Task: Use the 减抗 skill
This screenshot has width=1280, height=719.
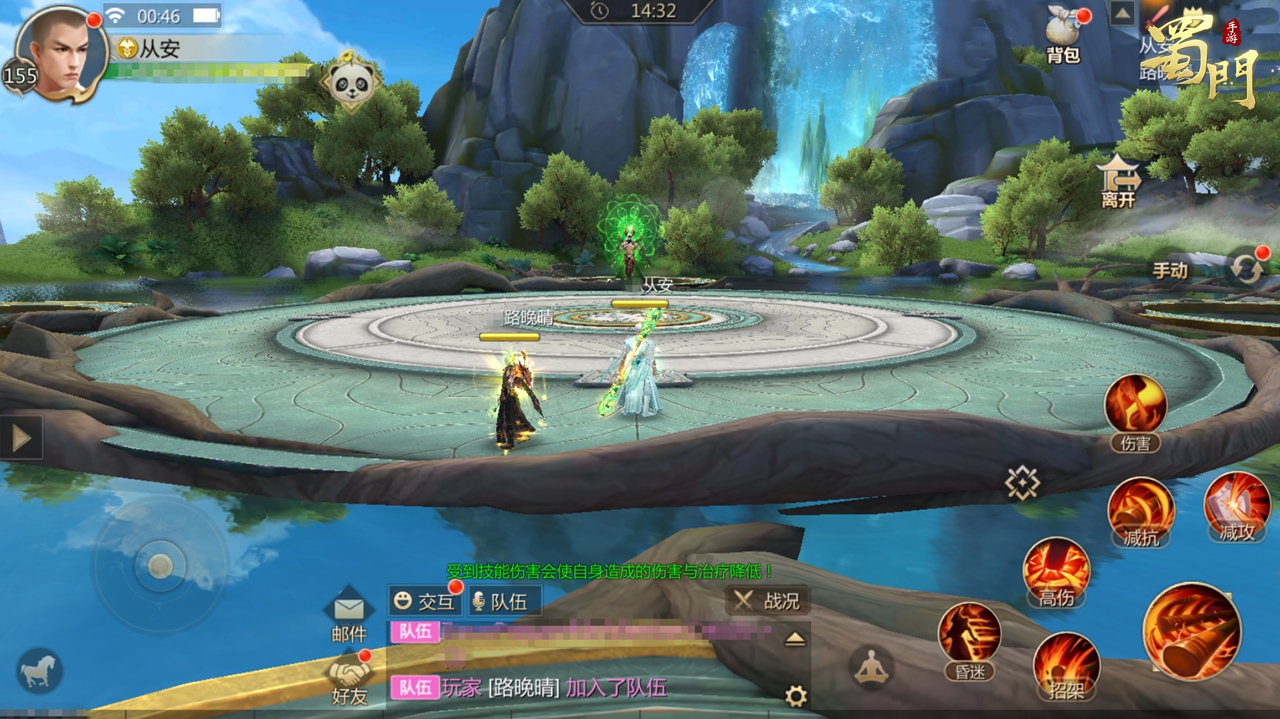Action: [x=1141, y=508]
